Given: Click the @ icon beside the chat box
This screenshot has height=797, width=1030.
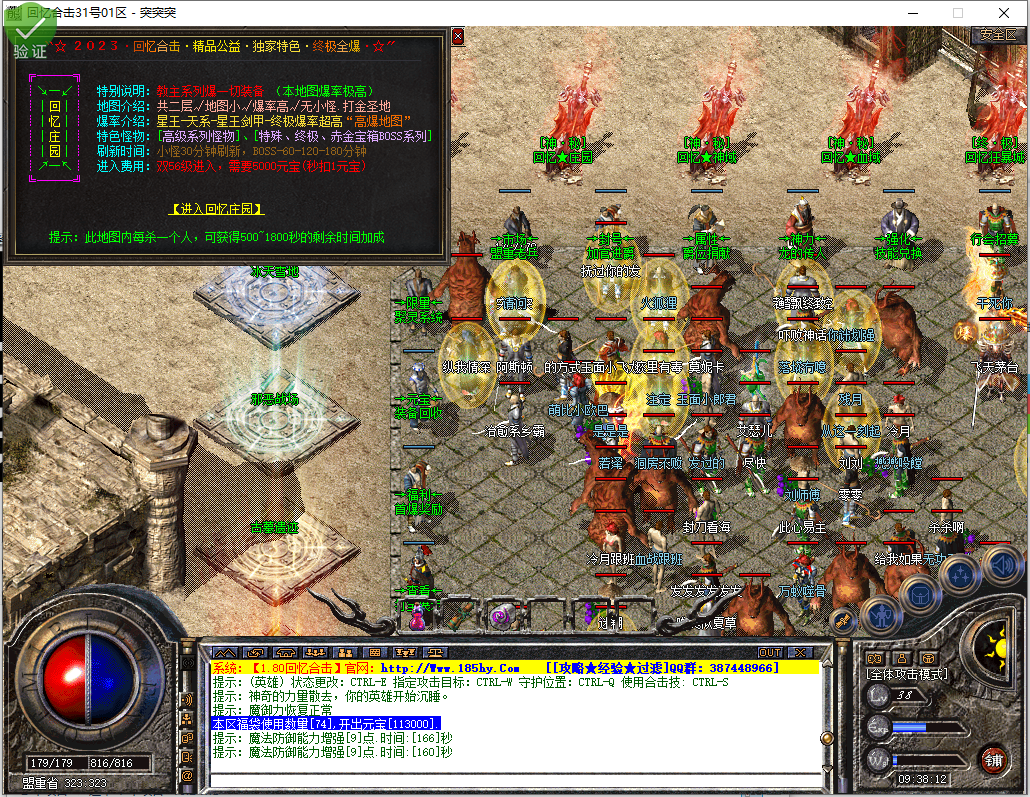Looking at the screenshot, I should (x=186, y=775).
